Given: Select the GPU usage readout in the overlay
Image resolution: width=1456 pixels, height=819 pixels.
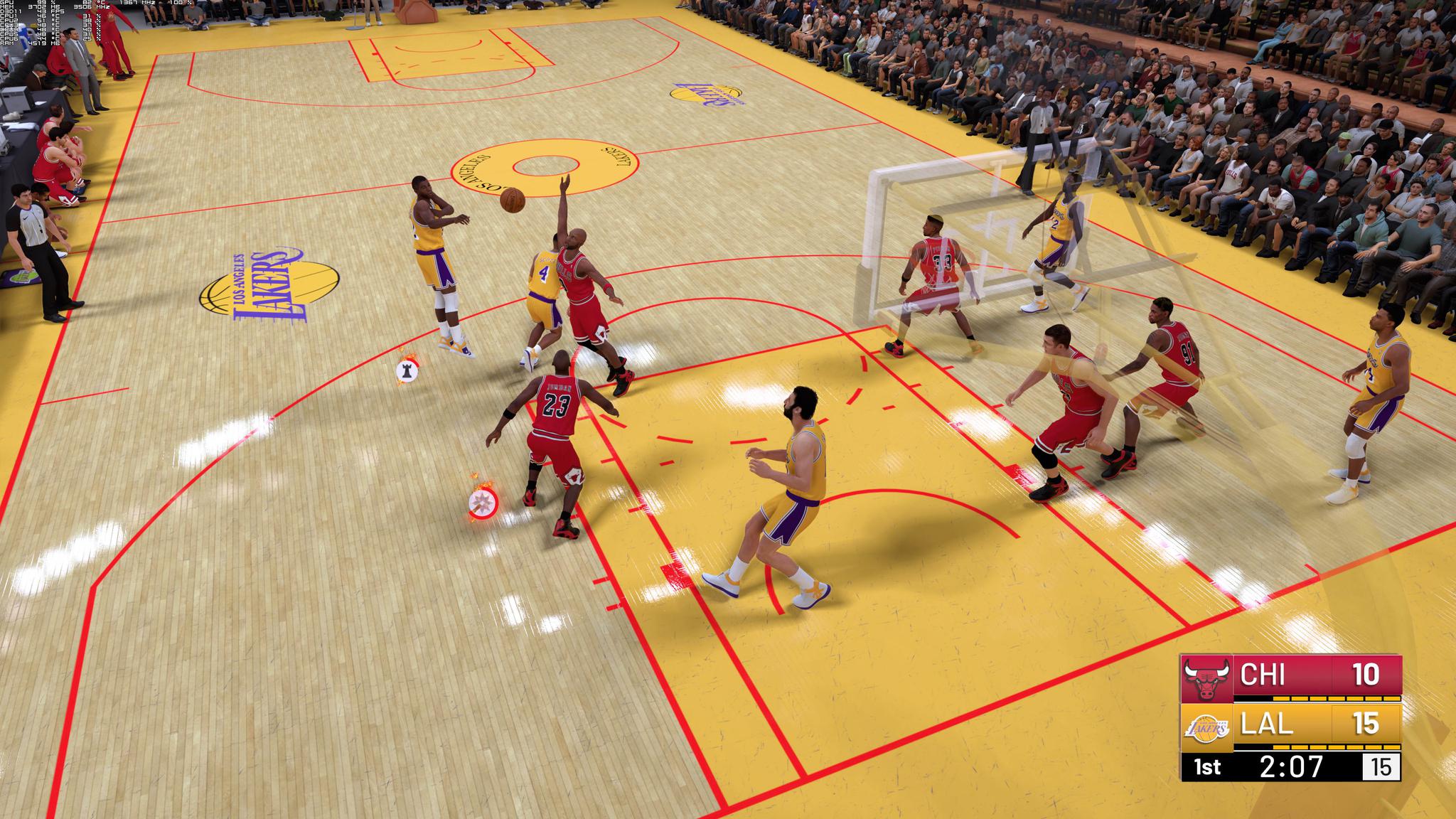Looking at the screenshot, I should point(43,3).
